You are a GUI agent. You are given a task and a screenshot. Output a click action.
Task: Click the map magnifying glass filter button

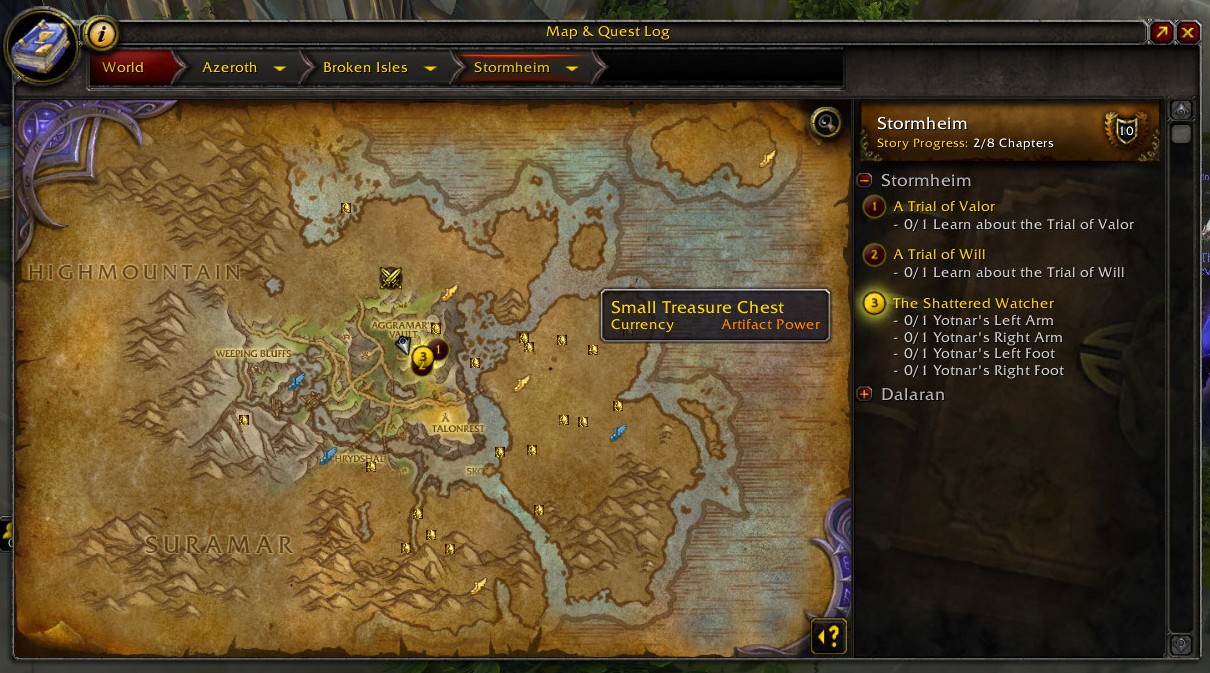[x=825, y=123]
